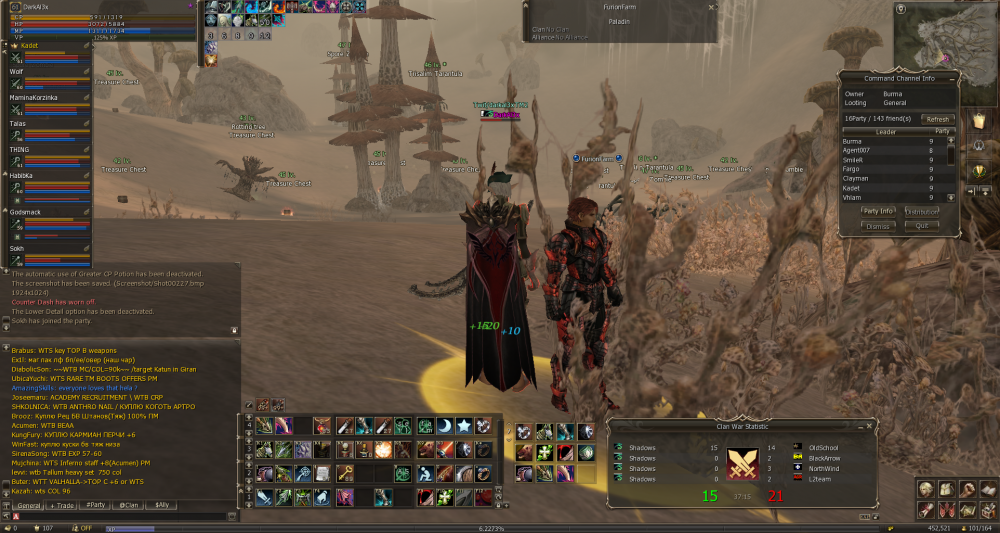Quit the command channel
Image resolution: width=1000 pixels, height=533 pixels.
922,226
